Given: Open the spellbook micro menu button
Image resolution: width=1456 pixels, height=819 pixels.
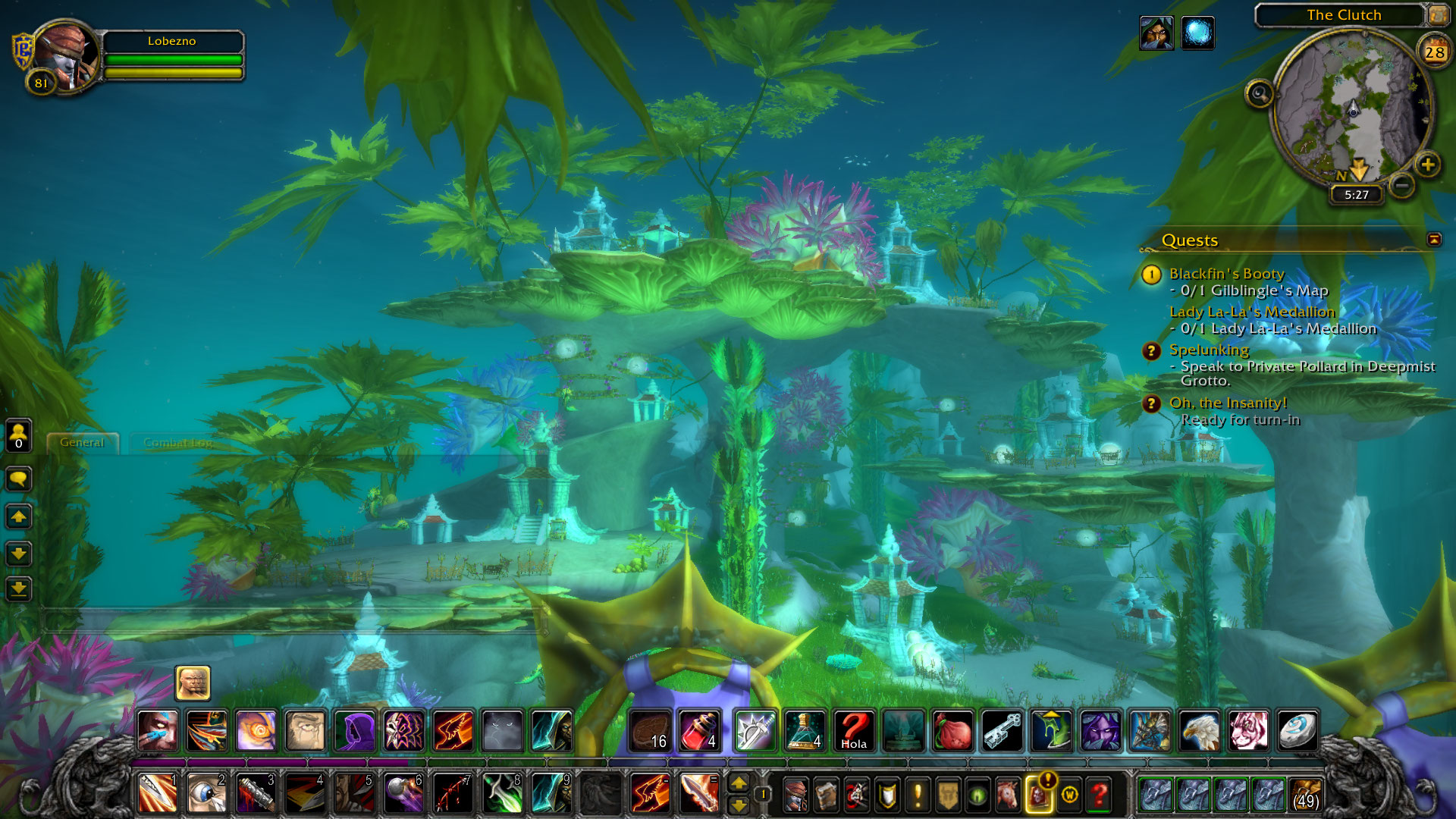Looking at the screenshot, I should (x=826, y=795).
